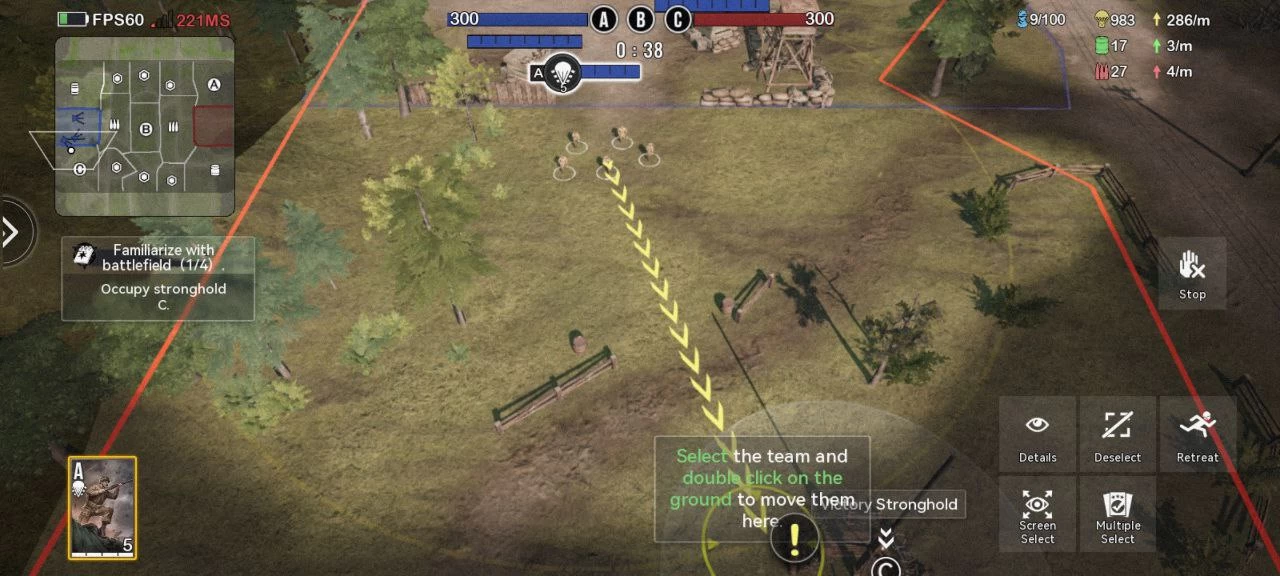Deselect the current squad
Image resolution: width=1280 pixels, height=576 pixels.
coord(1117,434)
